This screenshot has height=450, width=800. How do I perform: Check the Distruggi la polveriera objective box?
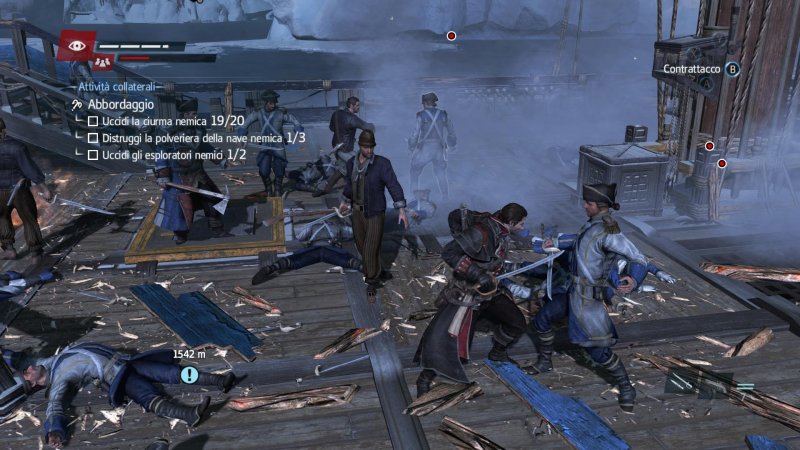point(93,138)
